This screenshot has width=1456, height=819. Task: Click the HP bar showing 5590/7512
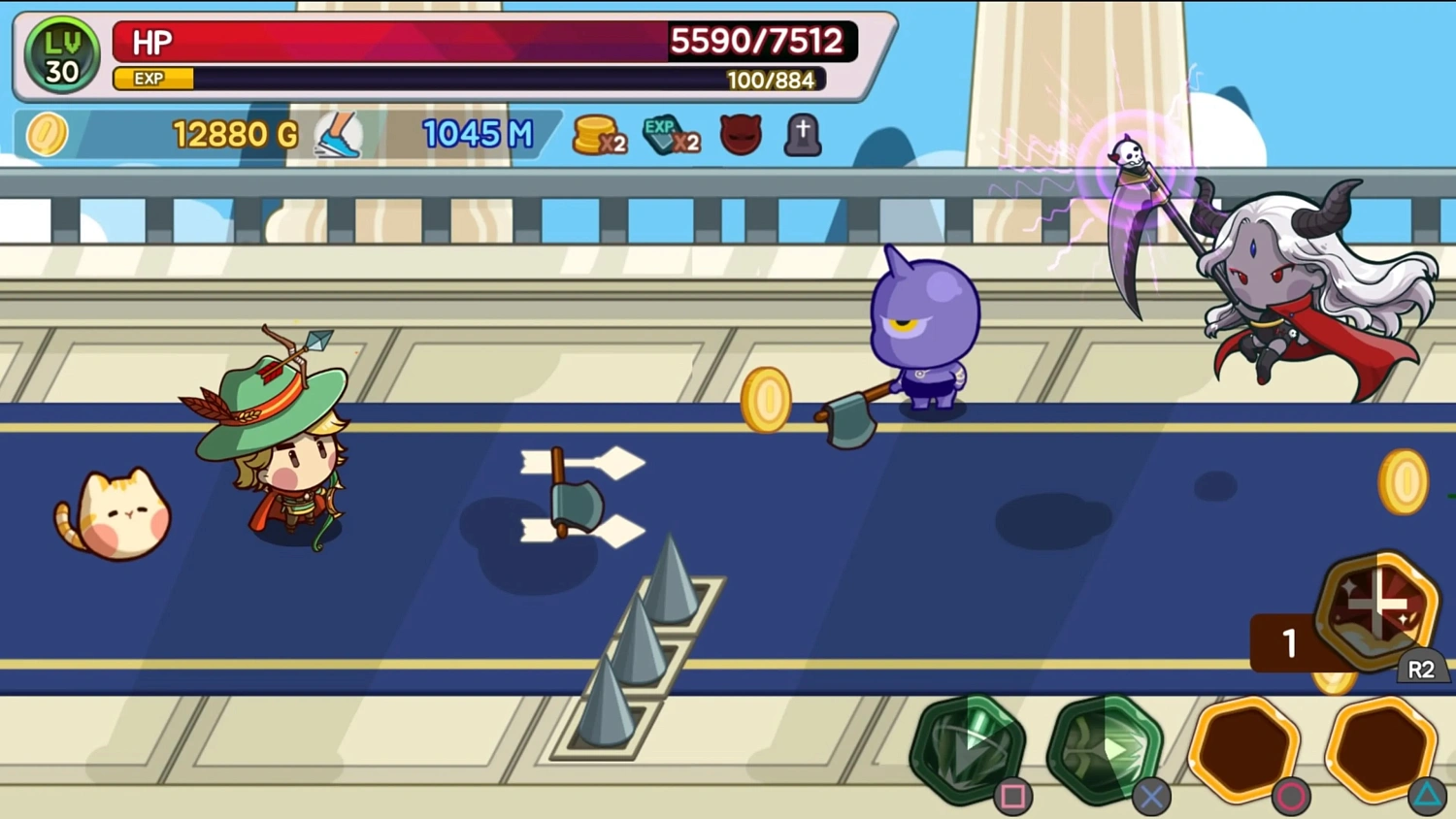click(485, 41)
